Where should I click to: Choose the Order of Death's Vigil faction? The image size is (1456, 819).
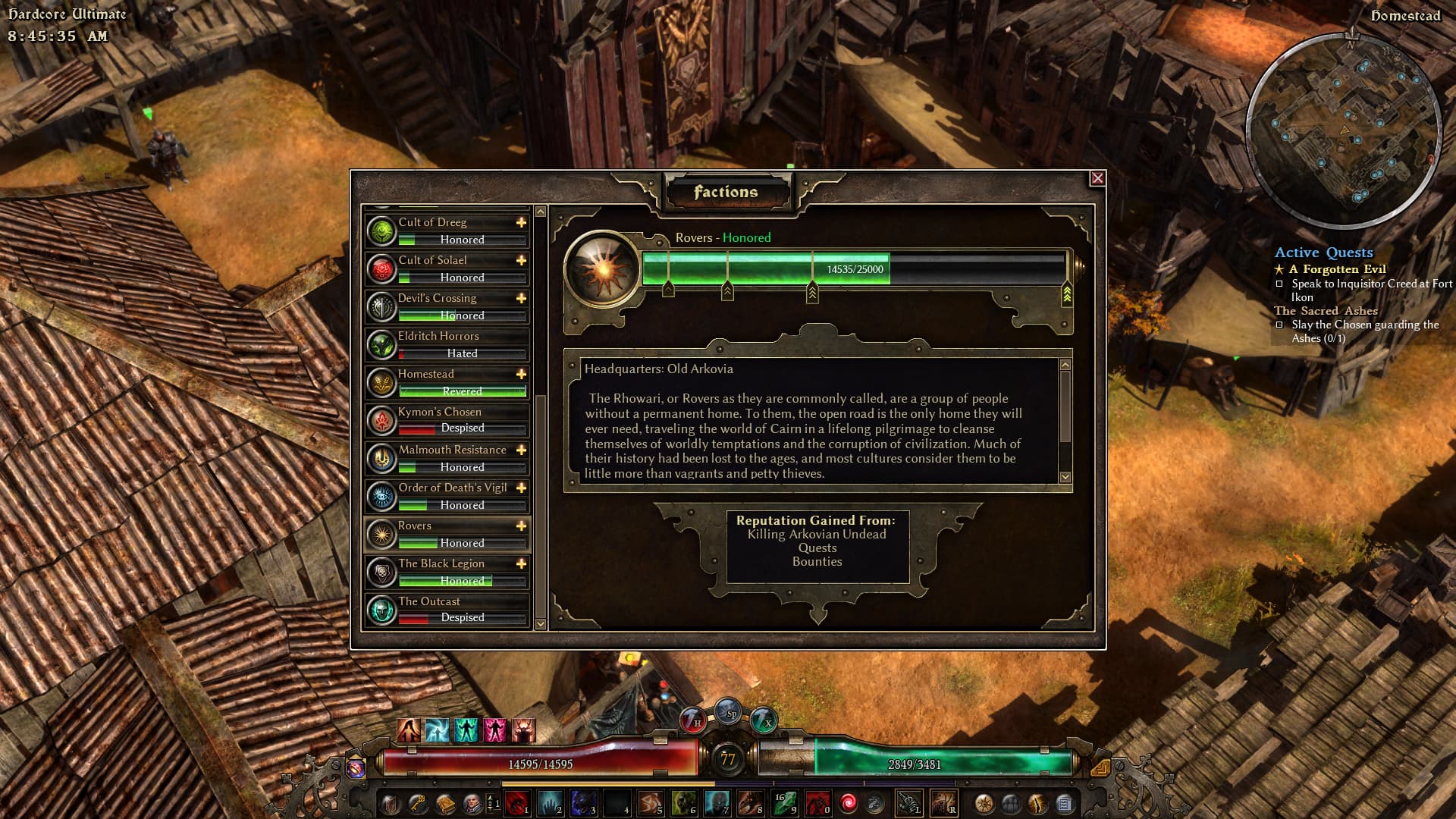pyautogui.click(x=447, y=496)
